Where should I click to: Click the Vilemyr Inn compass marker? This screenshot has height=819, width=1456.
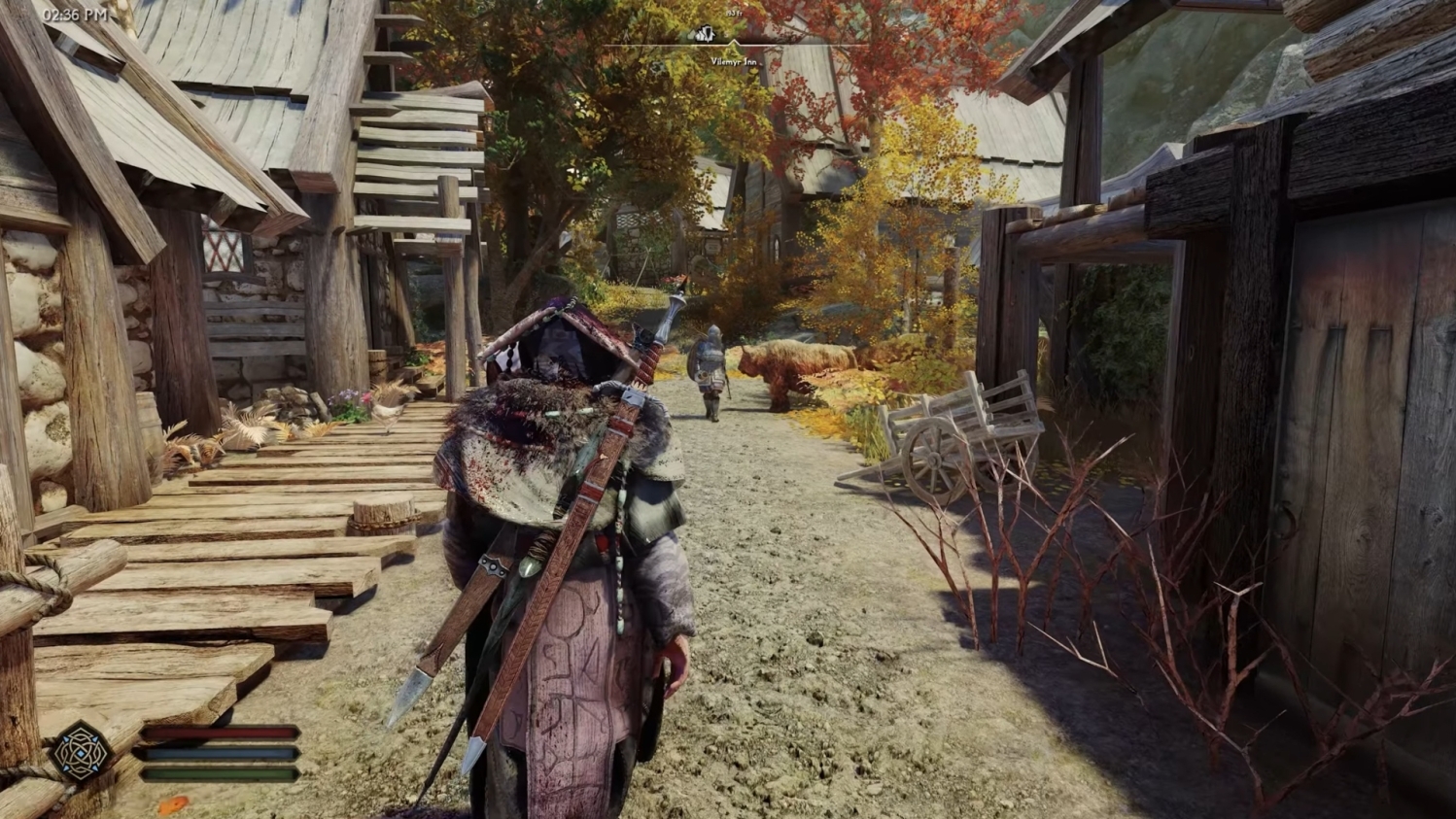tap(707, 35)
